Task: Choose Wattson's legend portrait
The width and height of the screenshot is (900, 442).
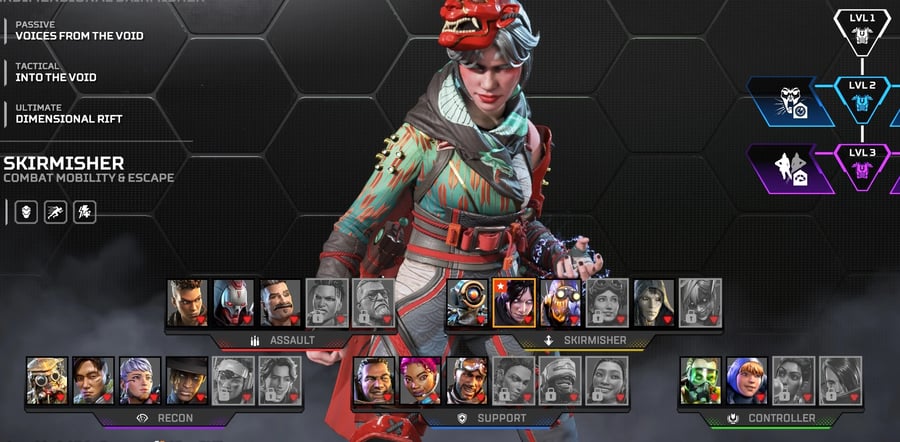Action: pyautogui.click(x=746, y=380)
